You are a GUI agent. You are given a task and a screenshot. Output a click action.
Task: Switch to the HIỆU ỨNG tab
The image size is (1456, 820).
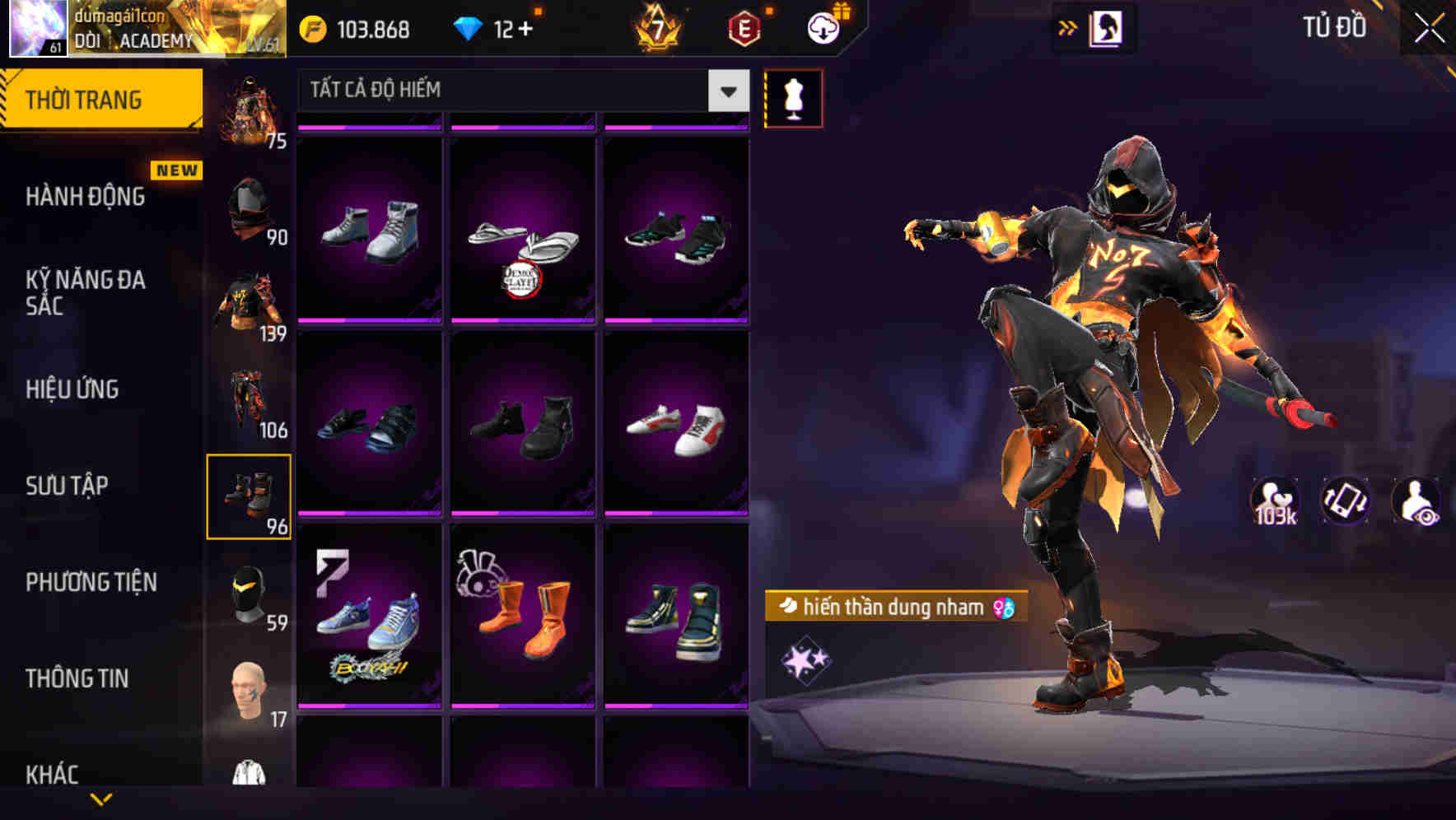(72, 389)
